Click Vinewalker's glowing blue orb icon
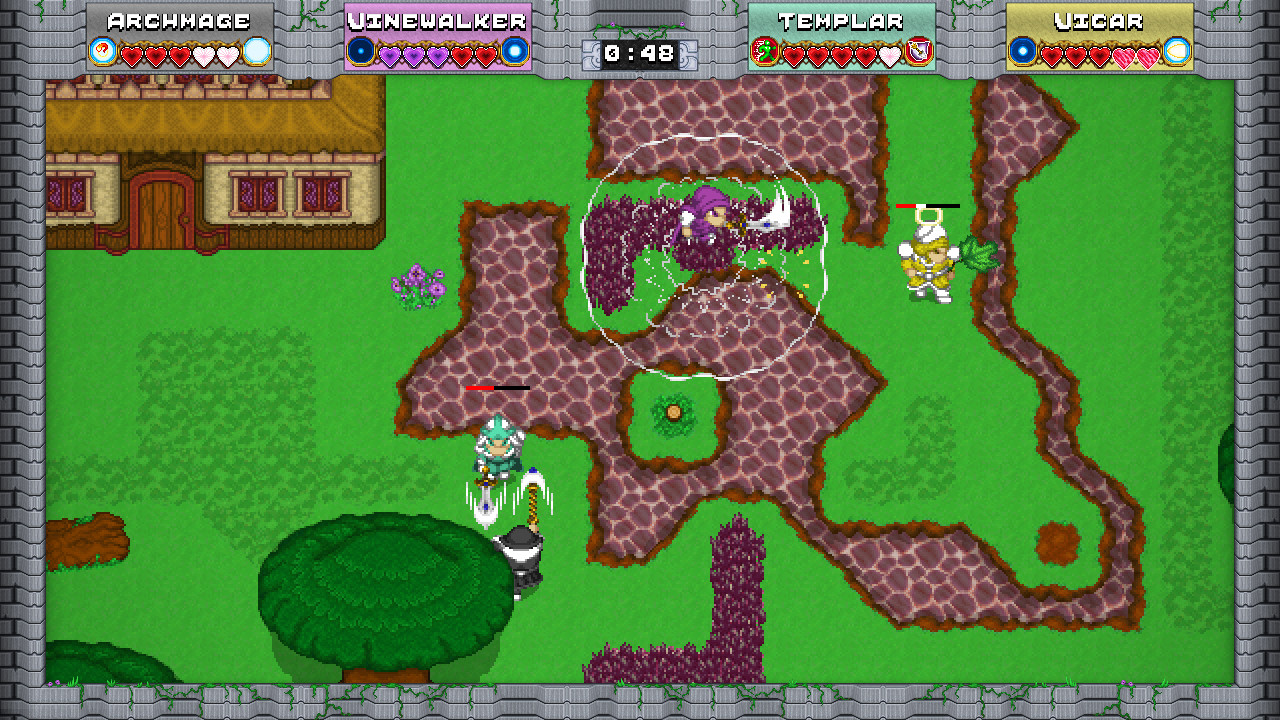Viewport: 1280px width, 720px height. click(x=513, y=50)
